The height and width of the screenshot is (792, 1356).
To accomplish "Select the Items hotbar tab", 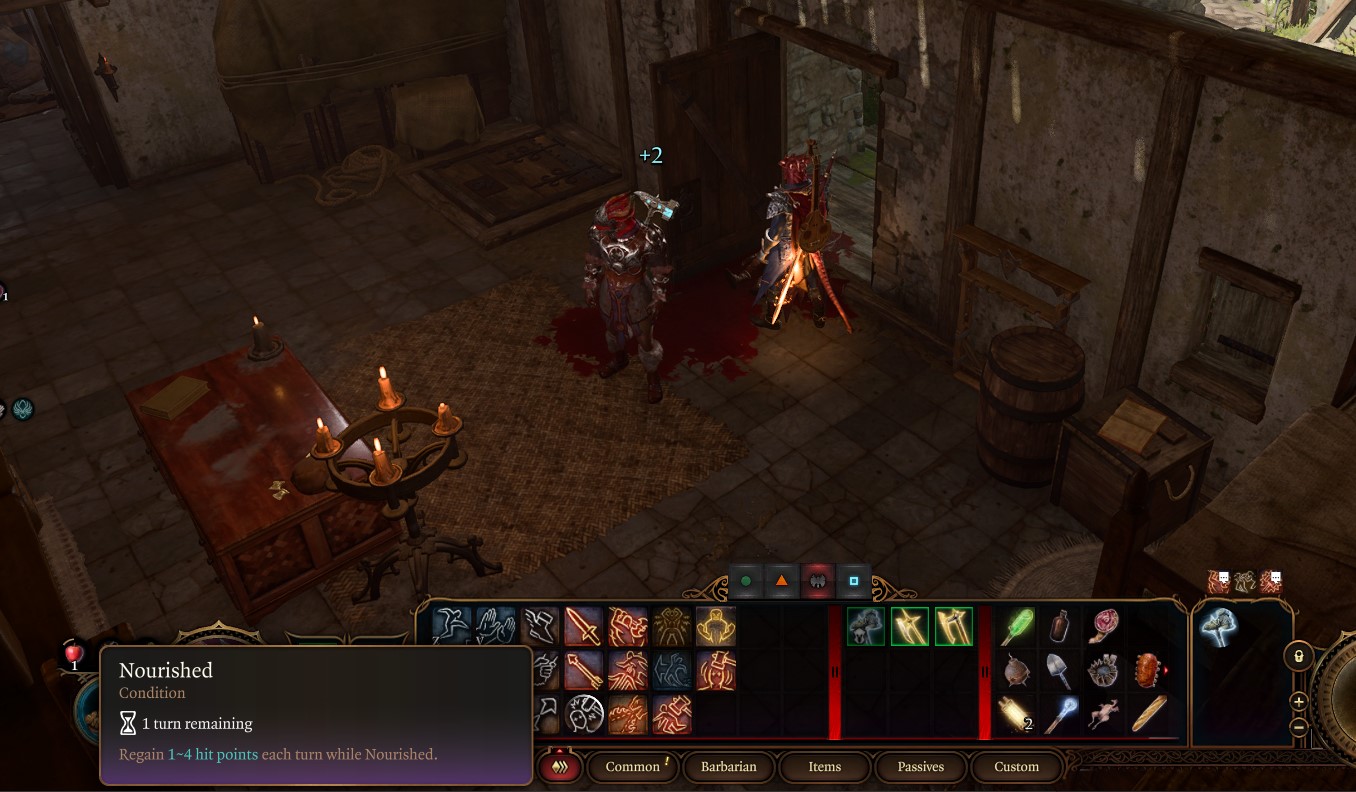I will [x=824, y=767].
